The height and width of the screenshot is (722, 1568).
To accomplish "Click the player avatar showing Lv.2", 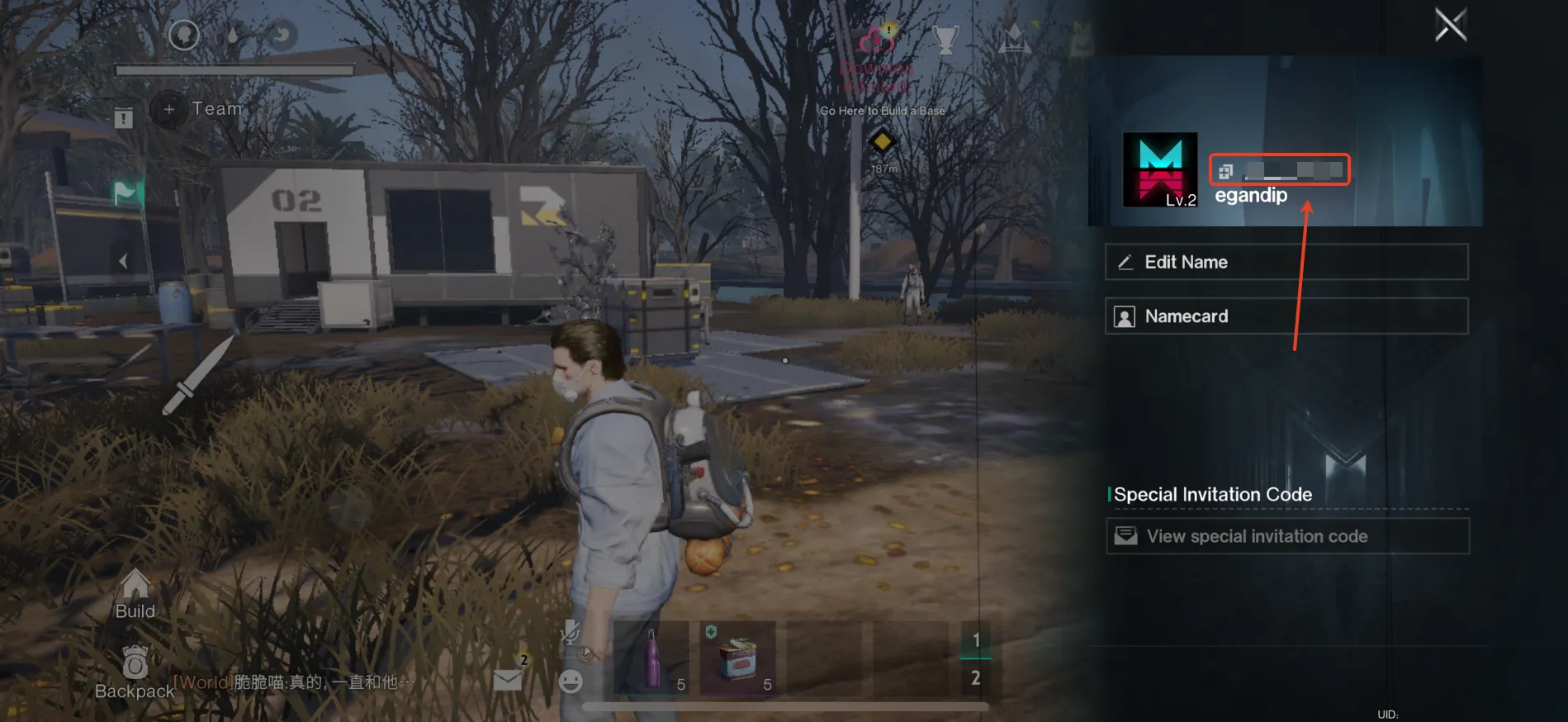I will point(1159,169).
